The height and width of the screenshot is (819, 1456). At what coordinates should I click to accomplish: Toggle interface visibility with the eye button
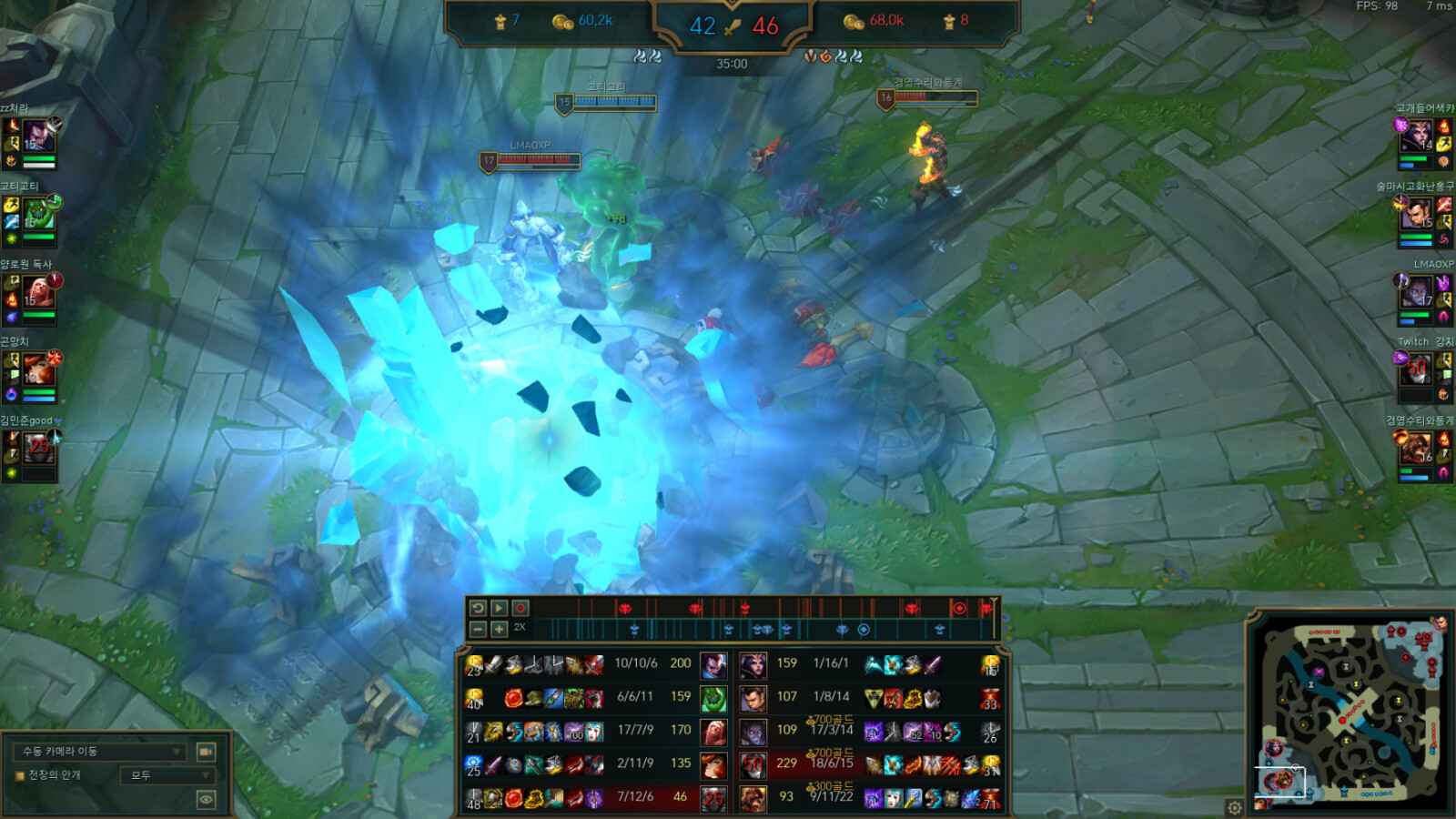(x=206, y=800)
